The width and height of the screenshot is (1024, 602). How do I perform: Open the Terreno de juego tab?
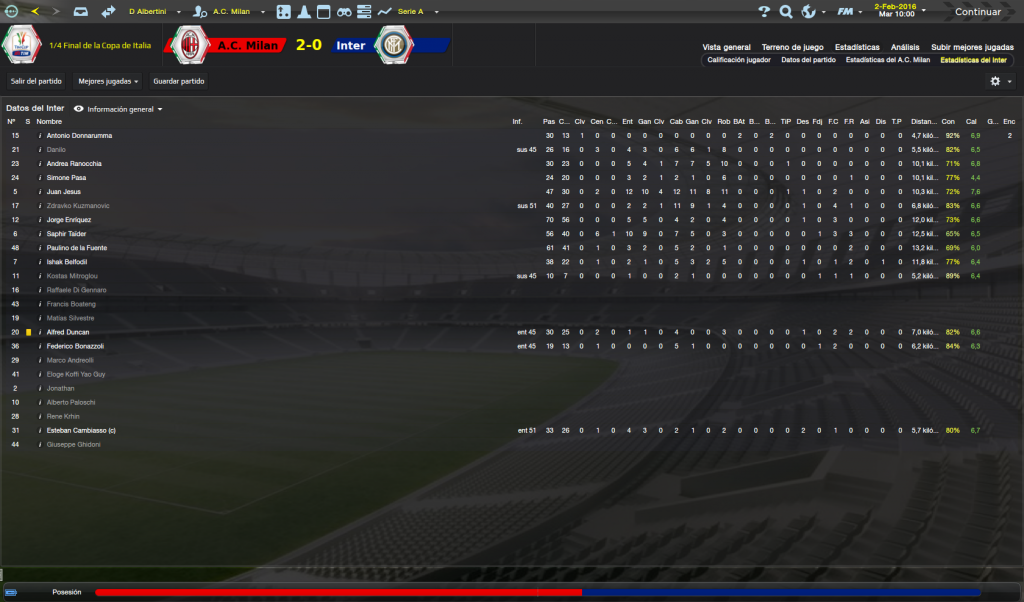coord(792,47)
